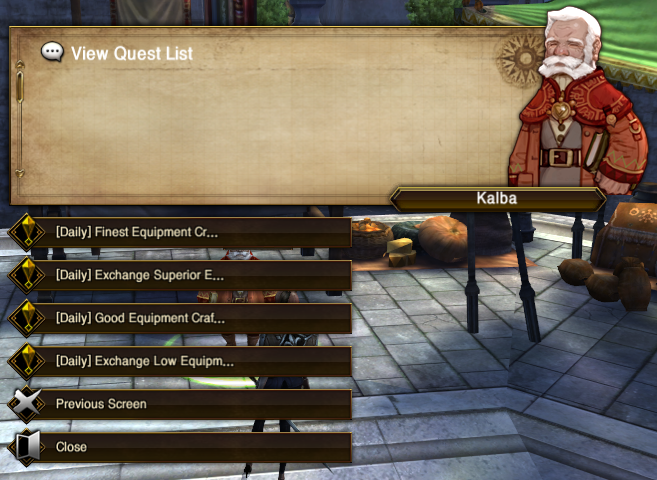Choose the Good Equipment daily quest

pyautogui.click(x=180, y=318)
